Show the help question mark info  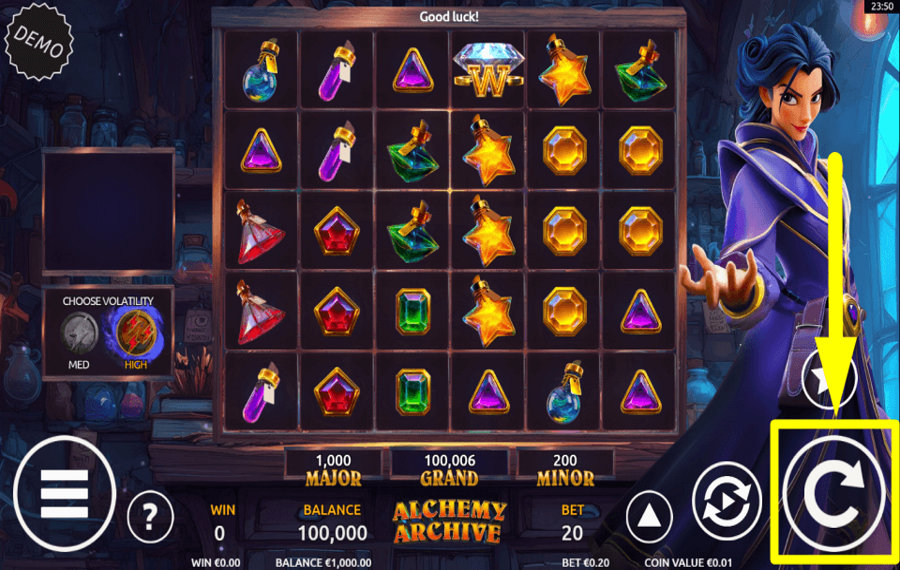[x=150, y=517]
